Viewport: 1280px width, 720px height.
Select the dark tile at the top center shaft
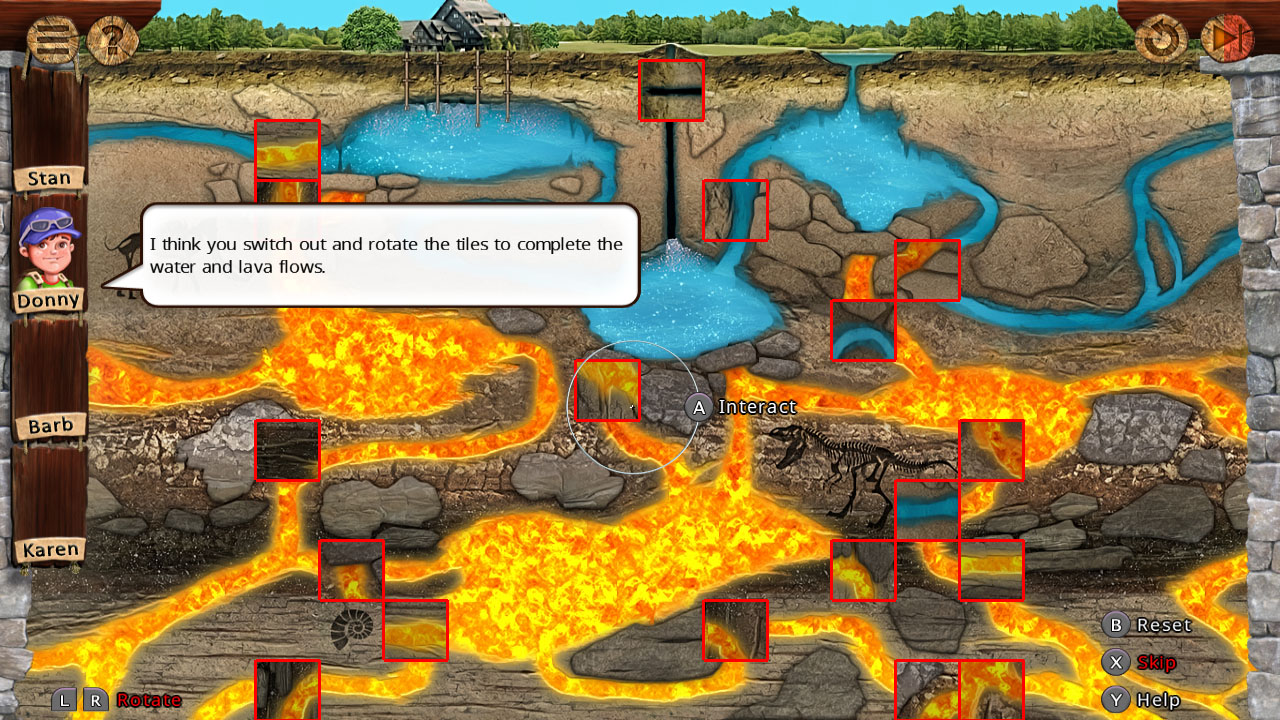(671, 89)
